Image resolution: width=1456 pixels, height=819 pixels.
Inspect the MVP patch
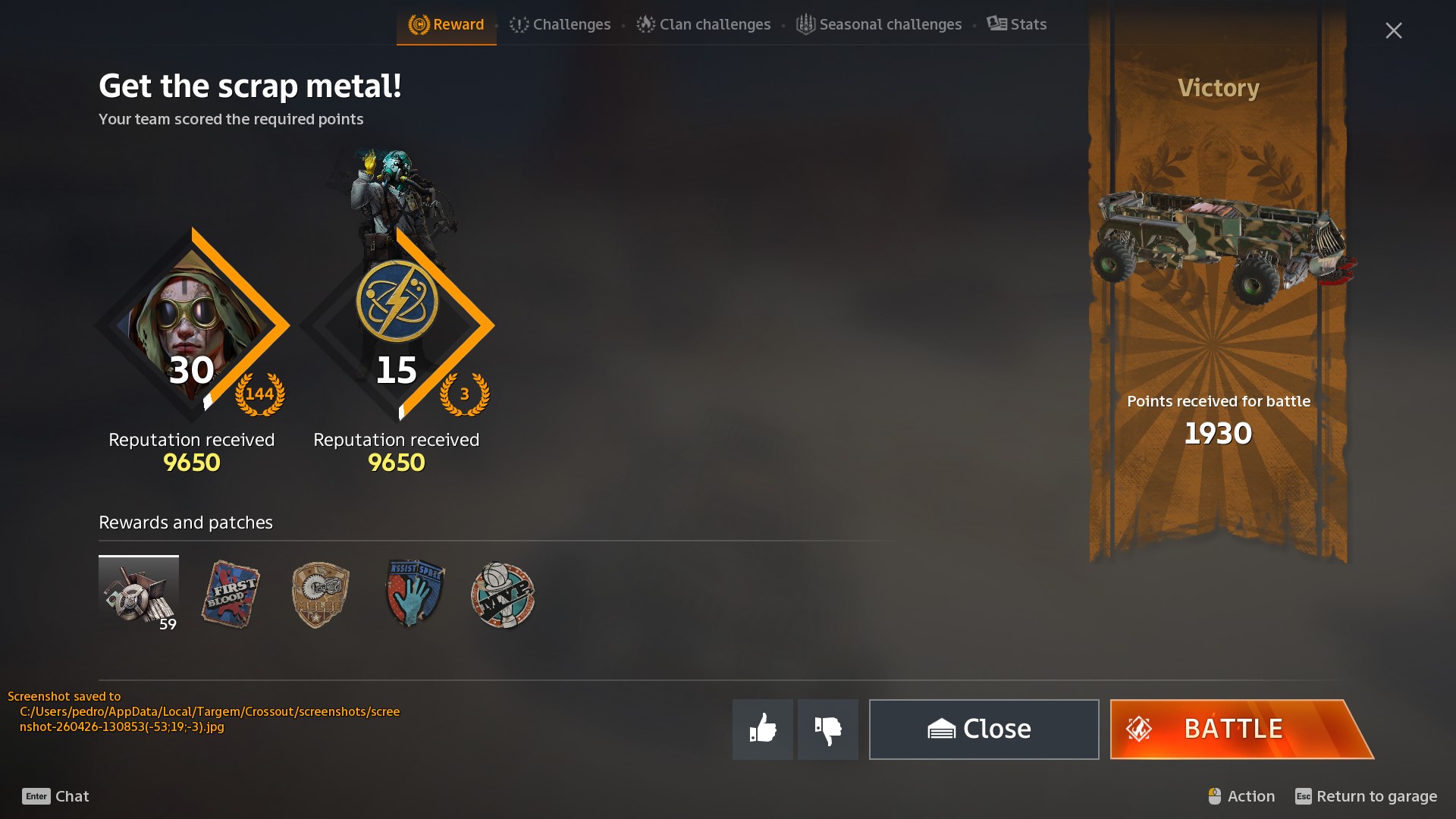pyautogui.click(x=503, y=595)
